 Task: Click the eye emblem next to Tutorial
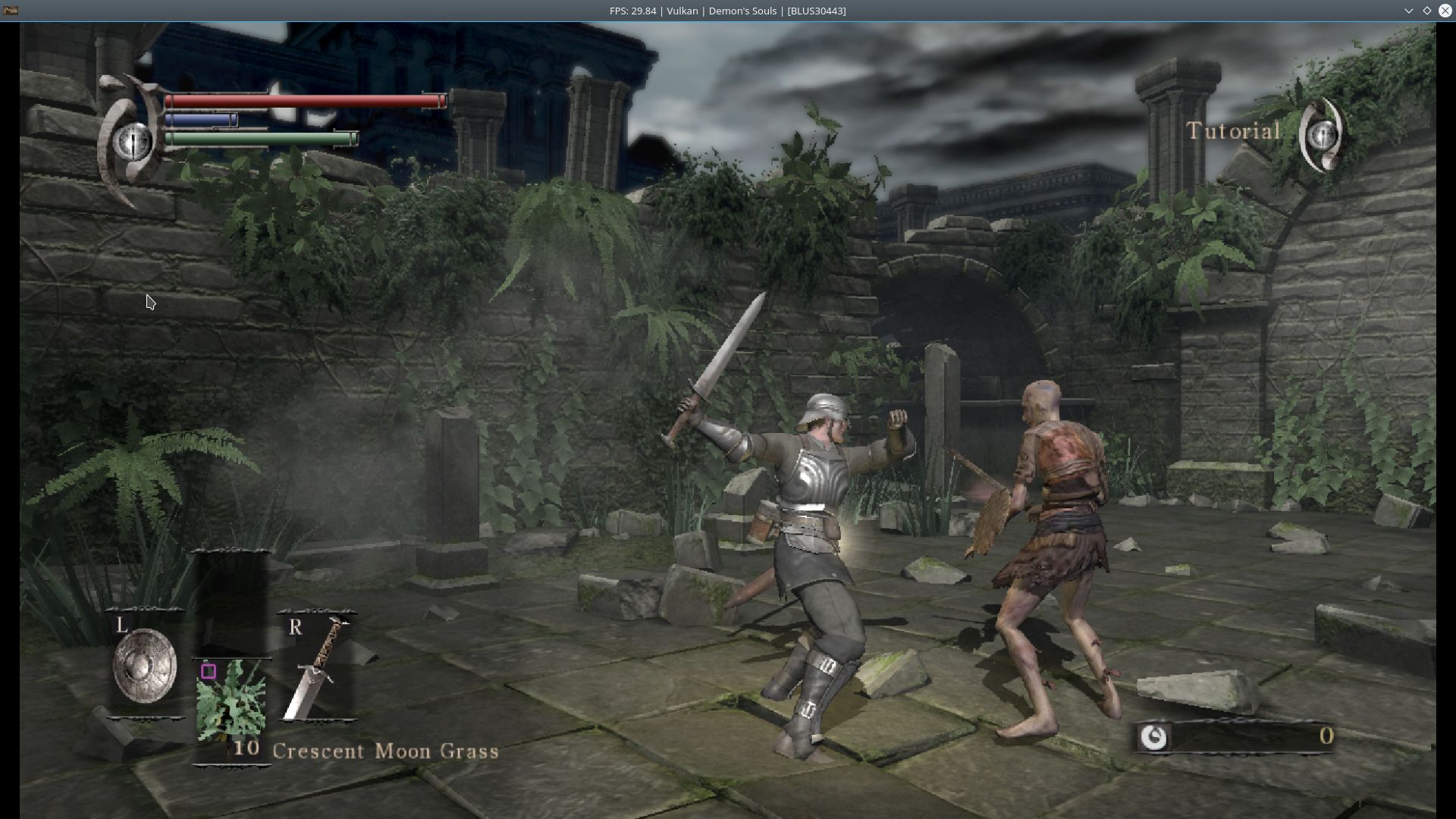(x=1322, y=136)
